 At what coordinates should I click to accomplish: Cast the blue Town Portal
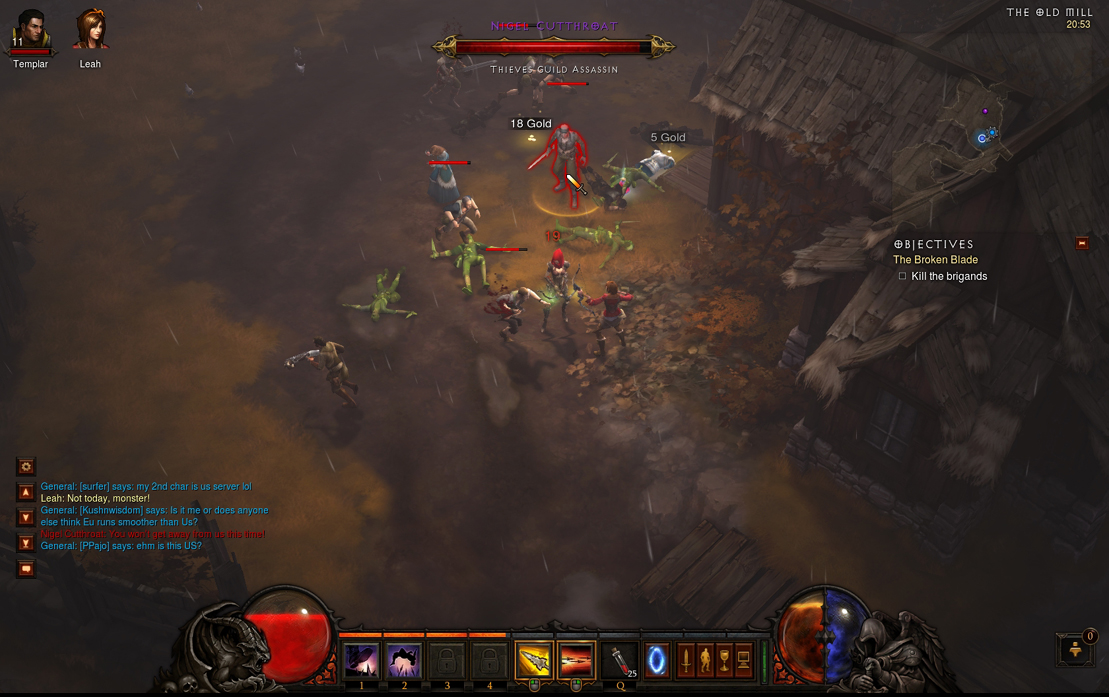[657, 661]
